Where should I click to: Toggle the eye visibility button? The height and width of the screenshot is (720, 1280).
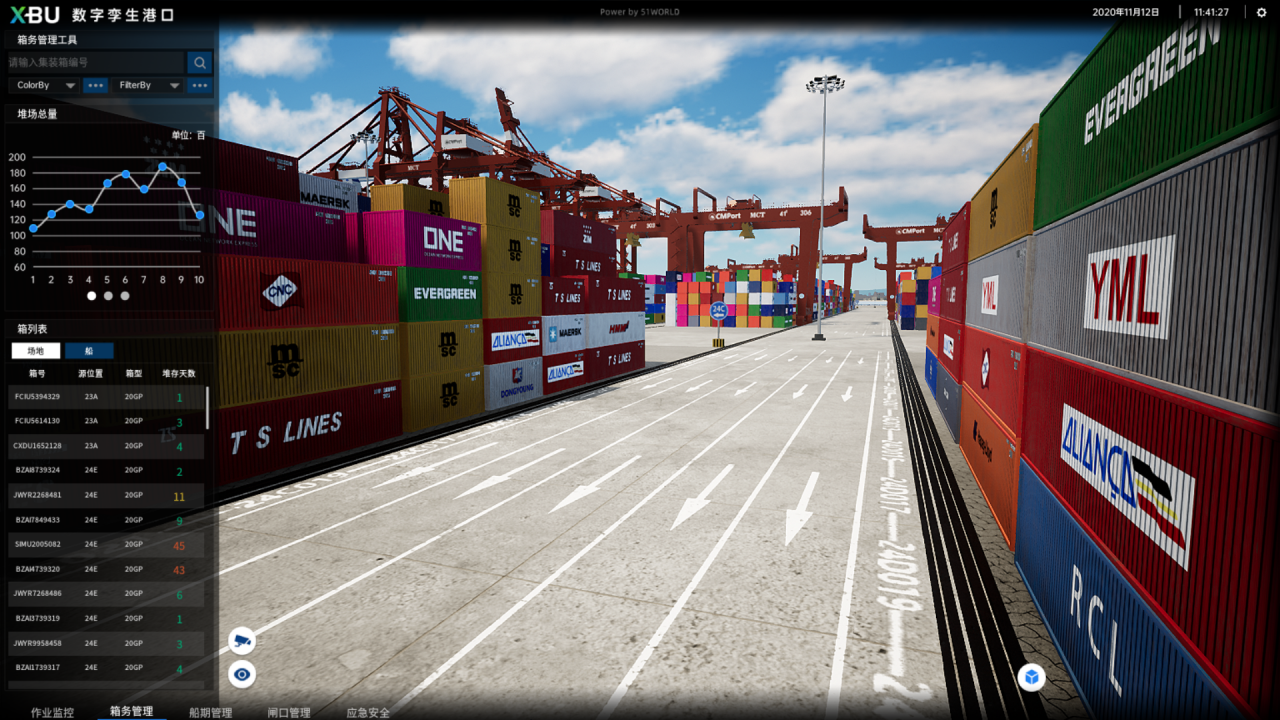tap(241, 674)
